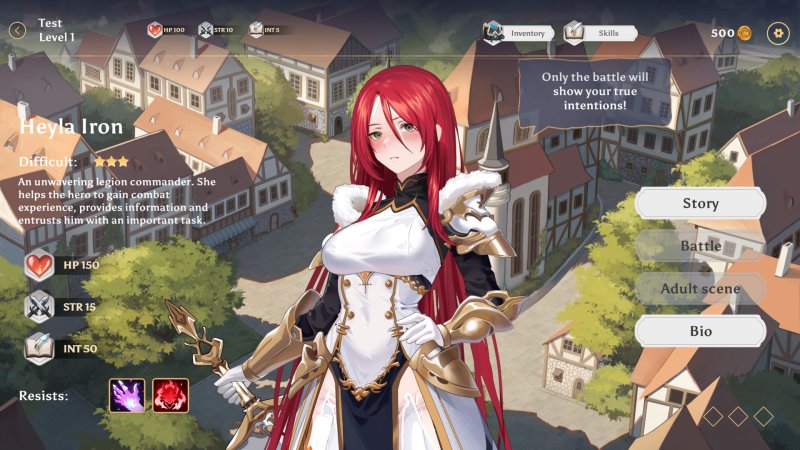This screenshot has width=800, height=450.
Task: Open the Skills panel
Action: coord(600,33)
